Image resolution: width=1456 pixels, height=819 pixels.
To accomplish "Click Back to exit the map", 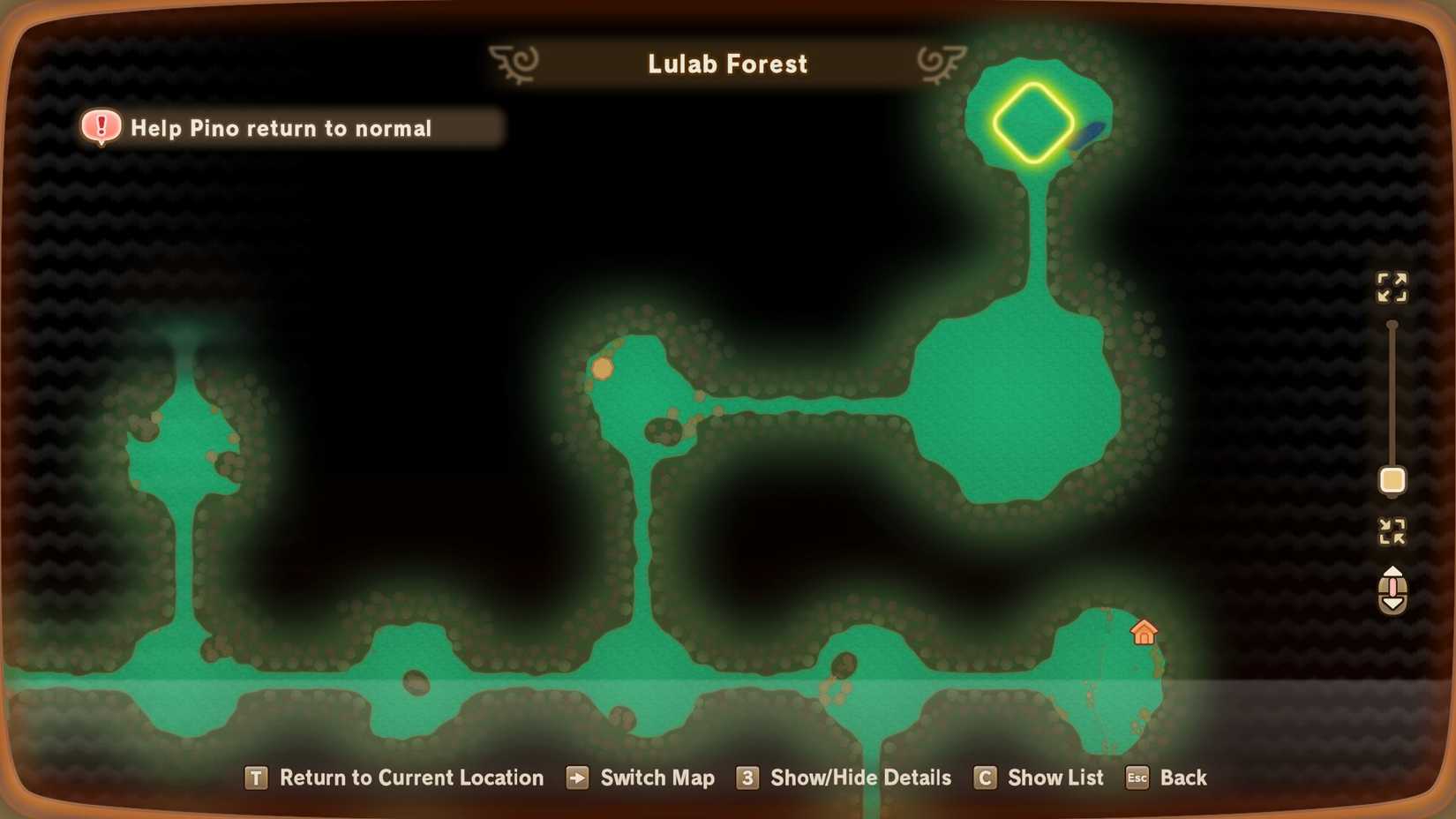I will (1184, 778).
